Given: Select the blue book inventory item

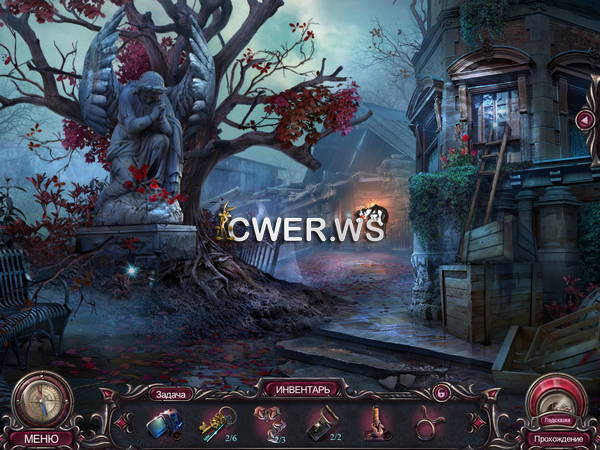Looking at the screenshot, I should [x=164, y=424].
